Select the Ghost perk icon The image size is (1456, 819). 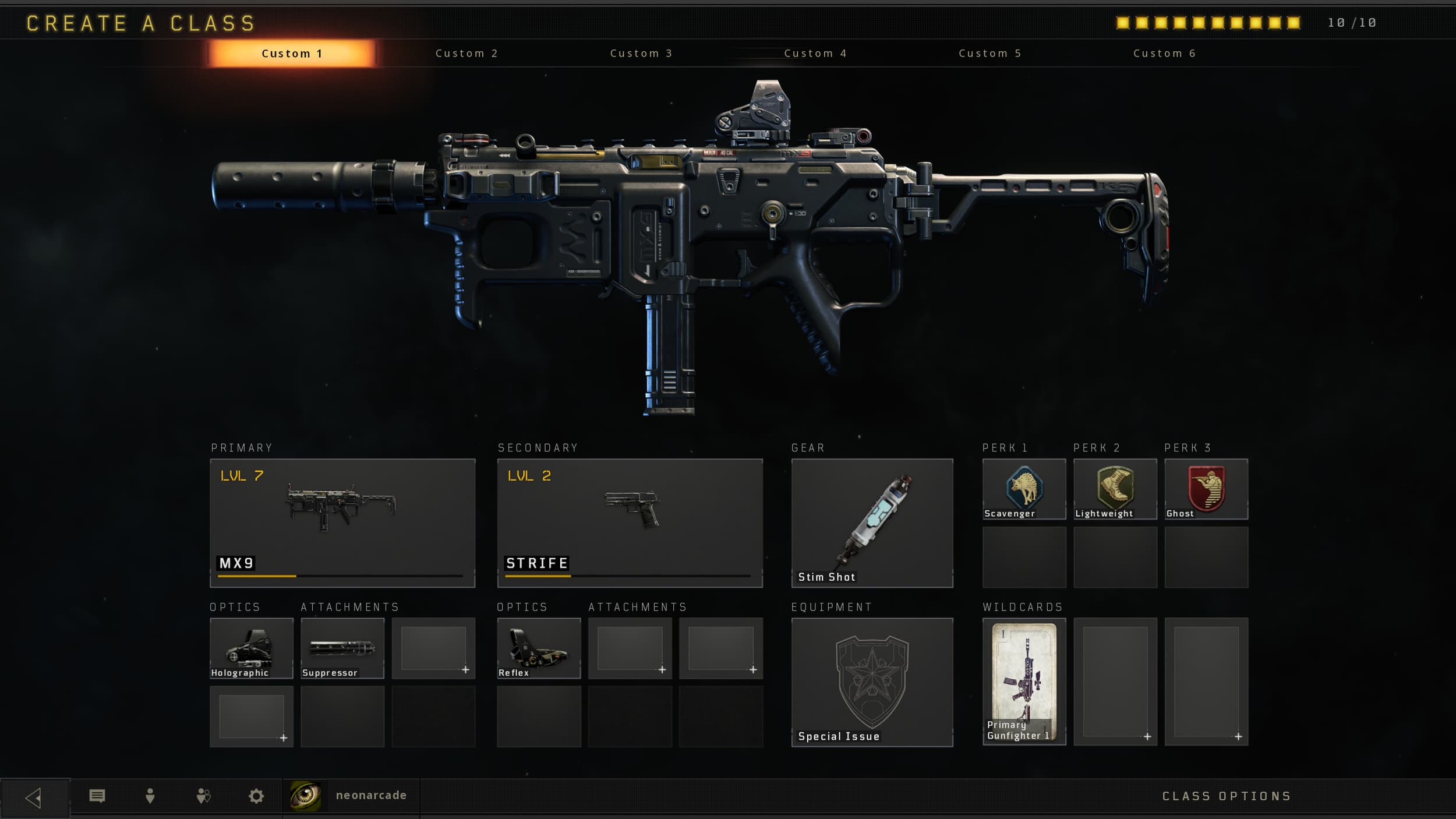1207,488
